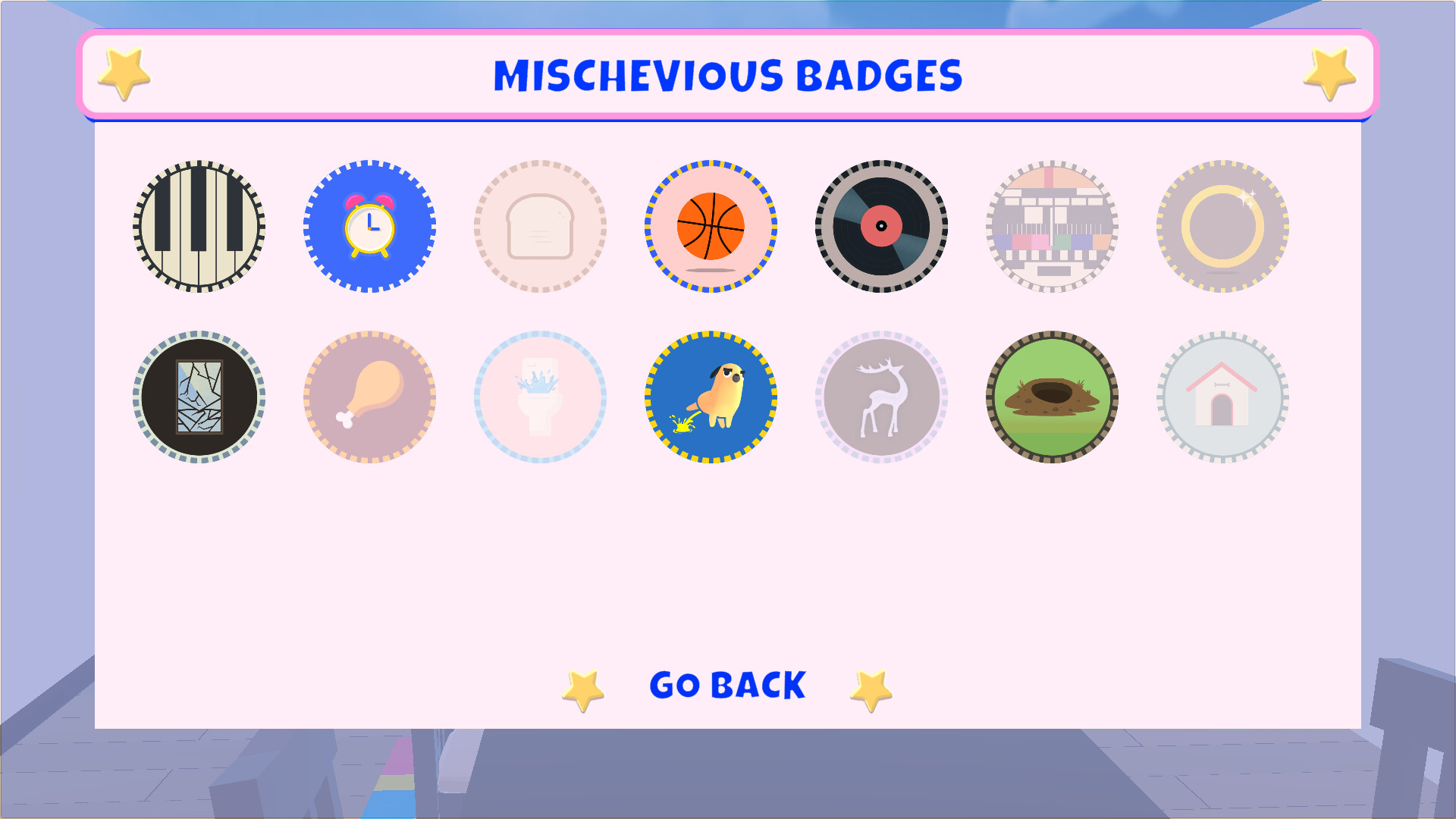Click the locked toast badge
Image resolution: width=1456 pixels, height=819 pixels.
point(541,224)
